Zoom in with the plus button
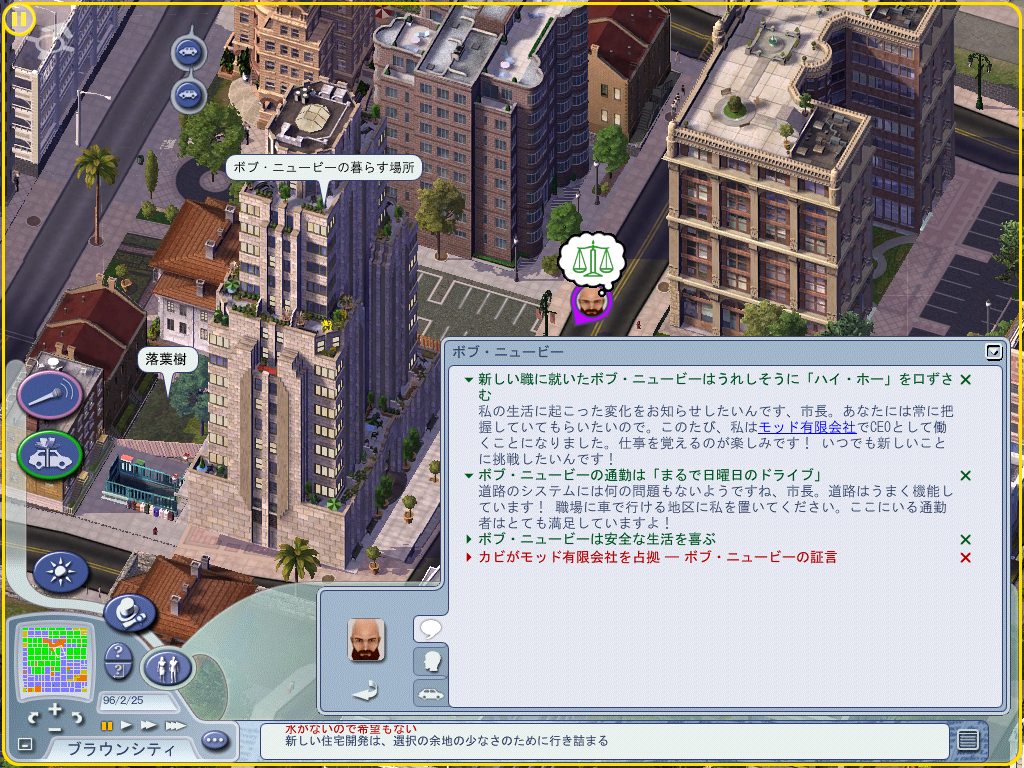 tap(55, 710)
